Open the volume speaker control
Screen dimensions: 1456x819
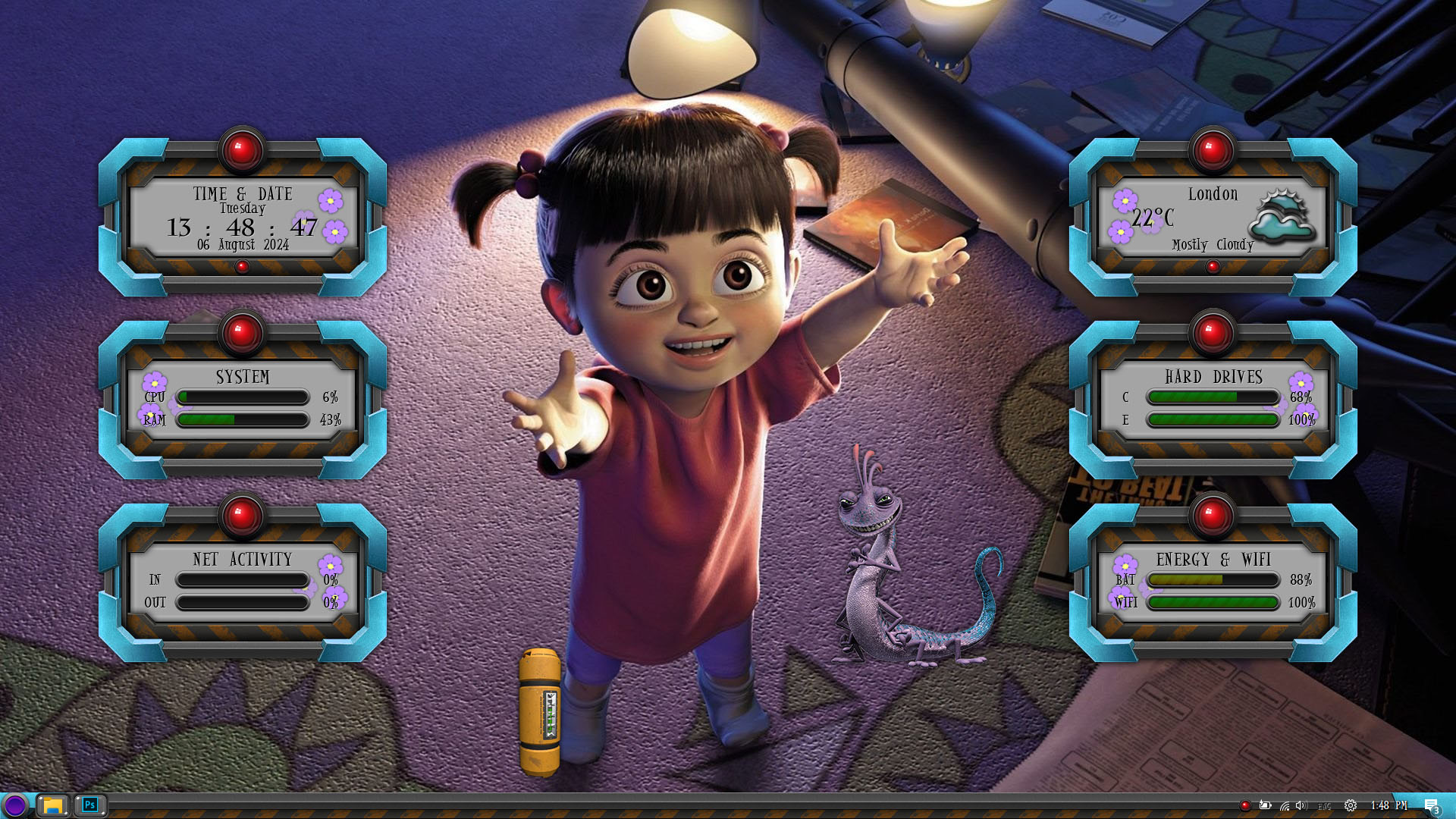[x=1301, y=806]
